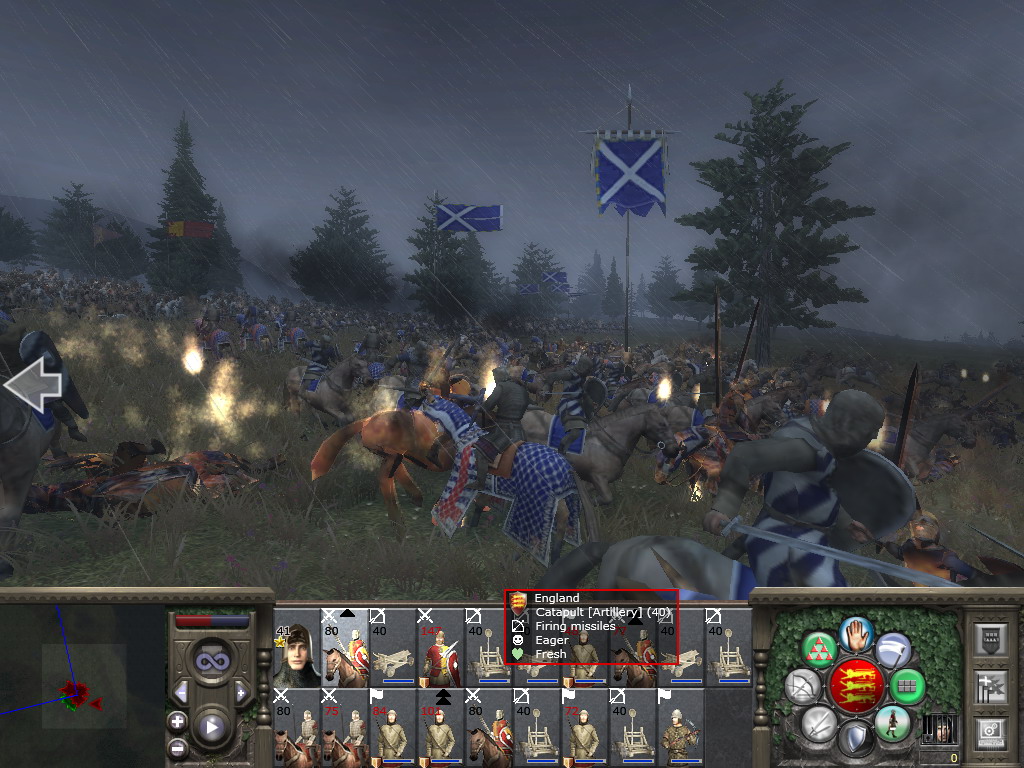Increase the battle game speed
Screen dimensions: 1024x768
pyautogui.click(x=240, y=692)
